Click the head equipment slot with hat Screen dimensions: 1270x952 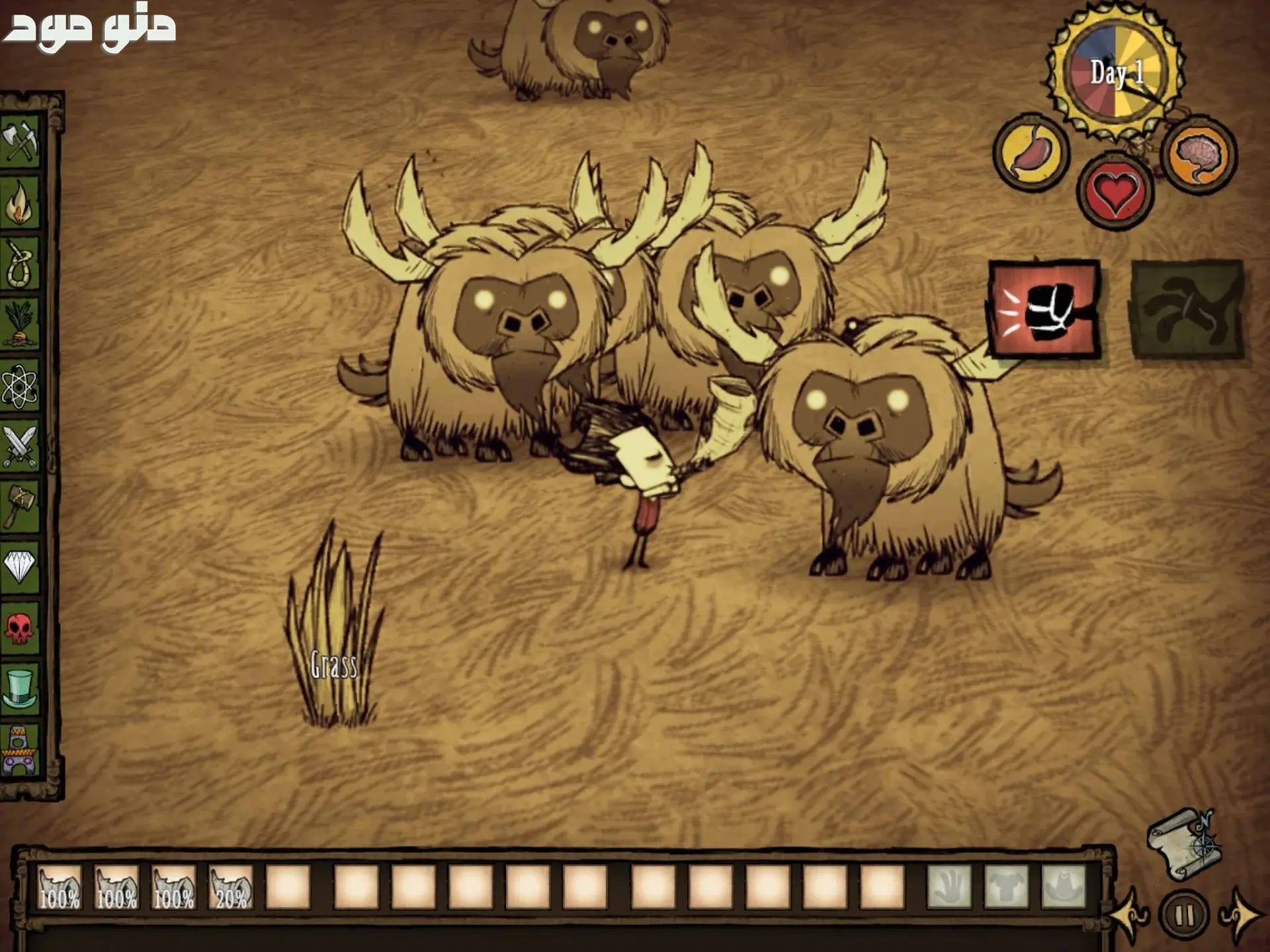click(1064, 887)
